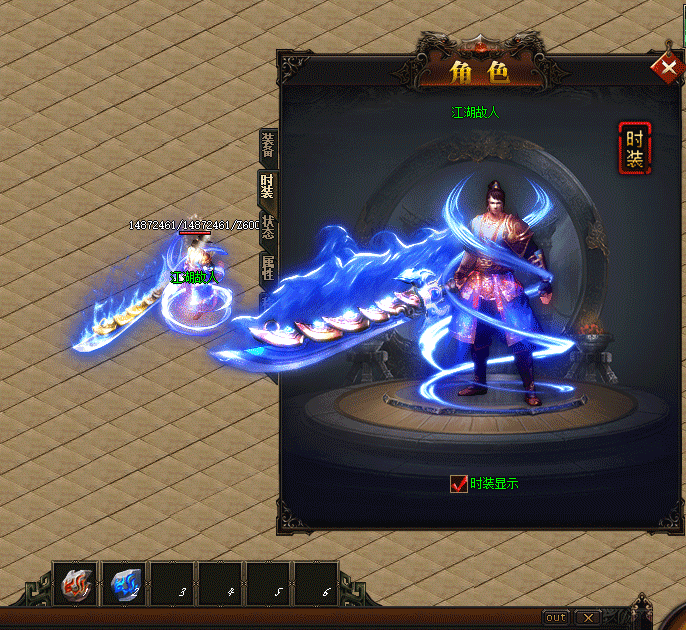
Task: Use the blue ice skill in hotbar
Action: click(x=125, y=584)
